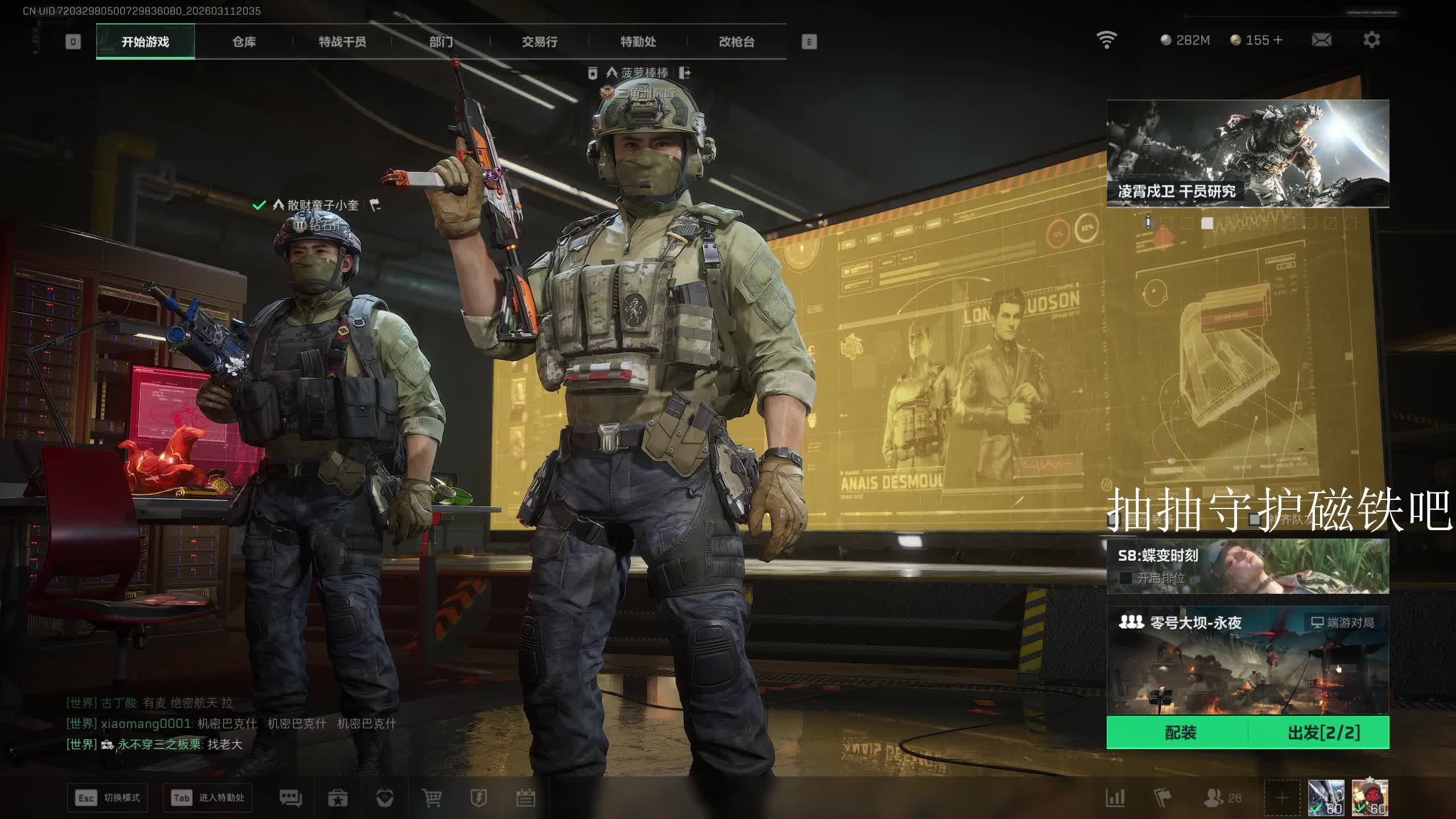Open the shopping cart store icon
1456x819 pixels.
pos(432,798)
